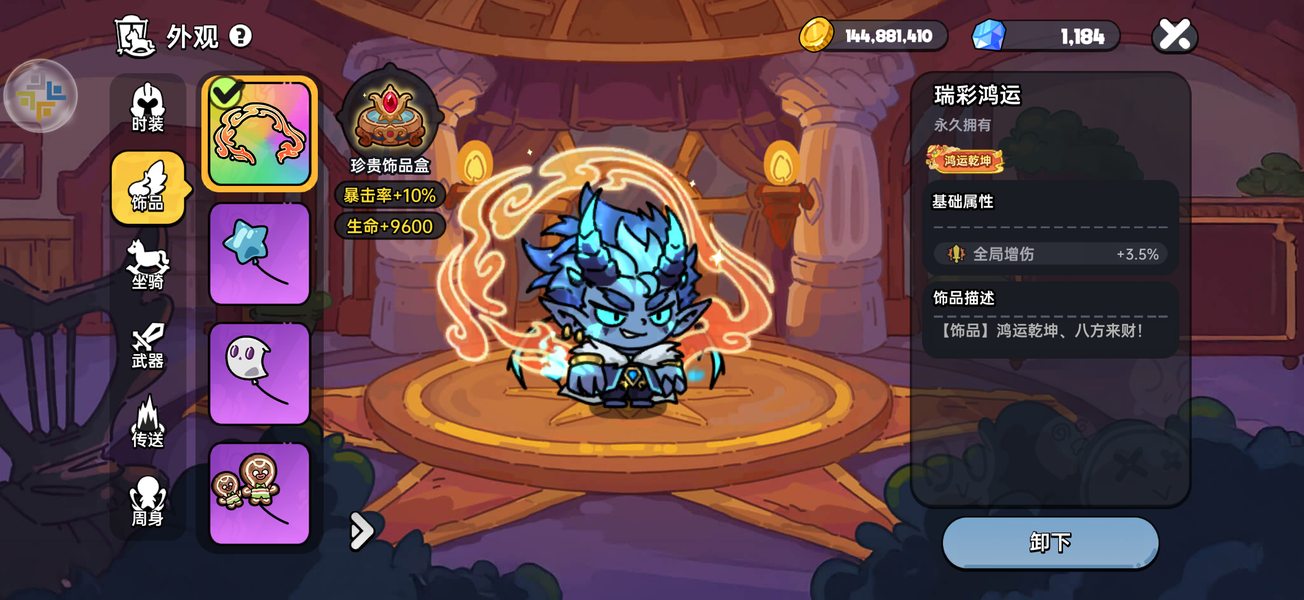Pick the white ghost balloon accessory
1304x600 pixels.
(260, 373)
